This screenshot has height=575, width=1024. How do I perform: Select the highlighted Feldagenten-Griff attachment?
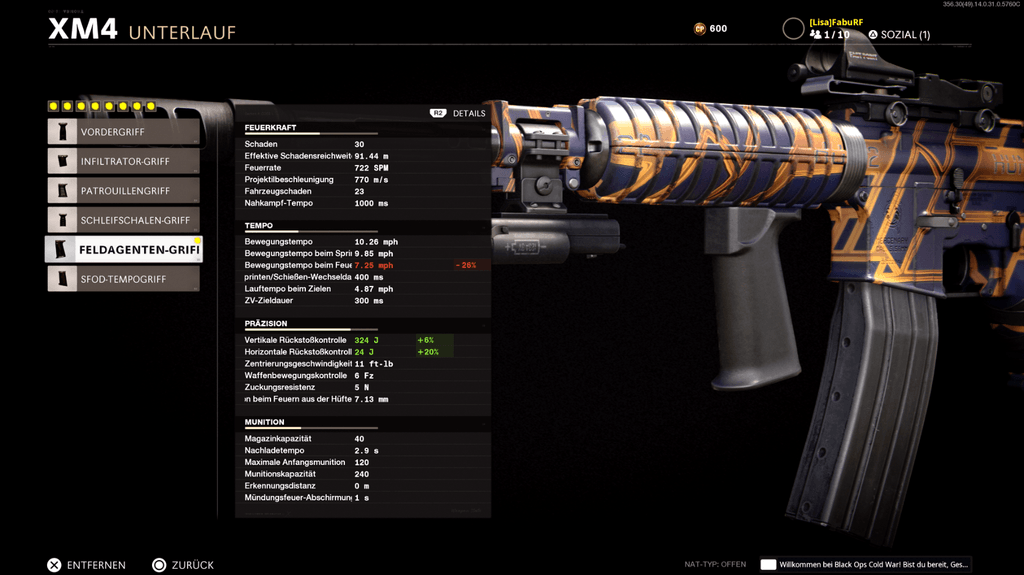pyautogui.click(x=123, y=249)
